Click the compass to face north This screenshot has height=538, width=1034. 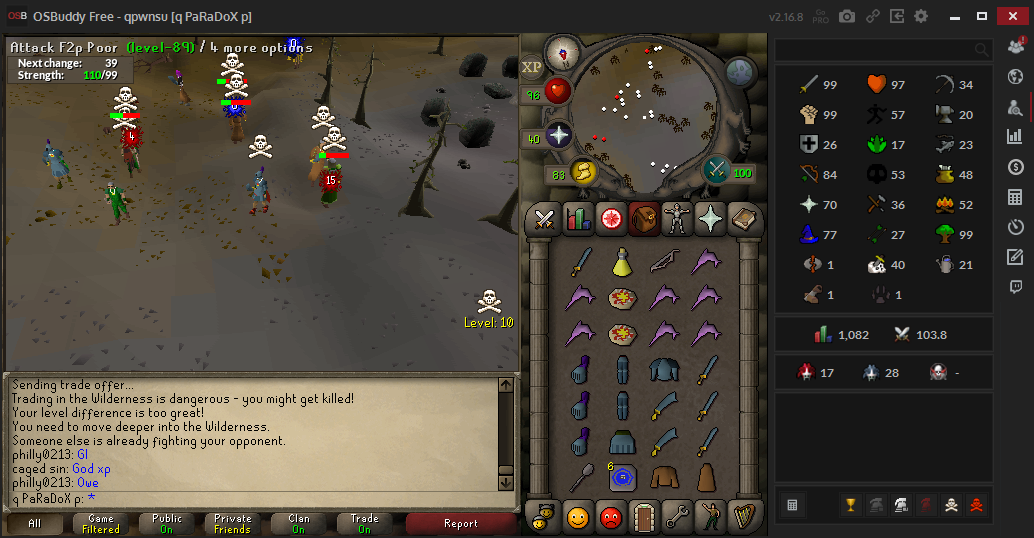tap(562, 53)
